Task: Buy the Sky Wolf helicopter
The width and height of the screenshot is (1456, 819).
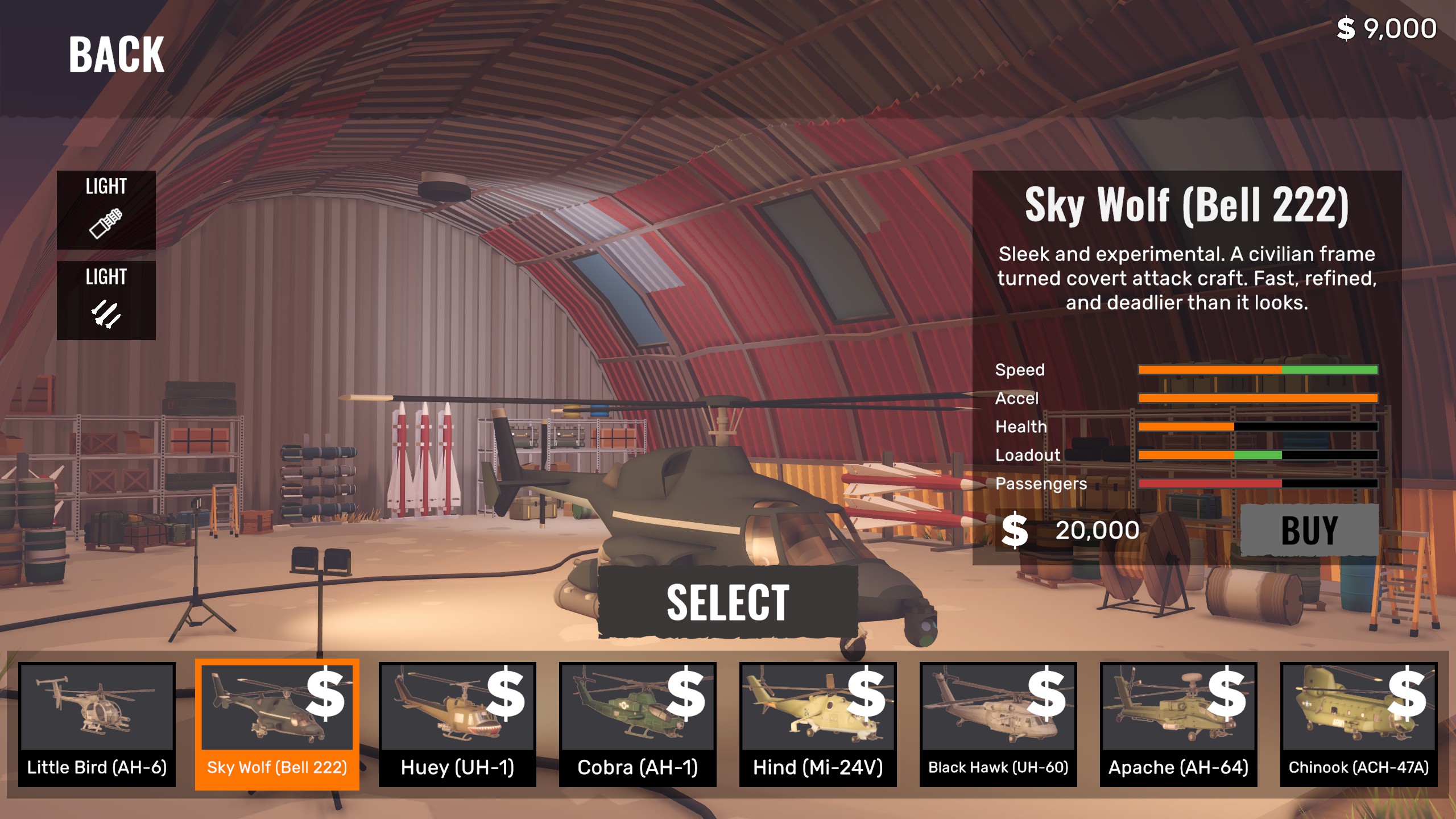Action: 1309,530
